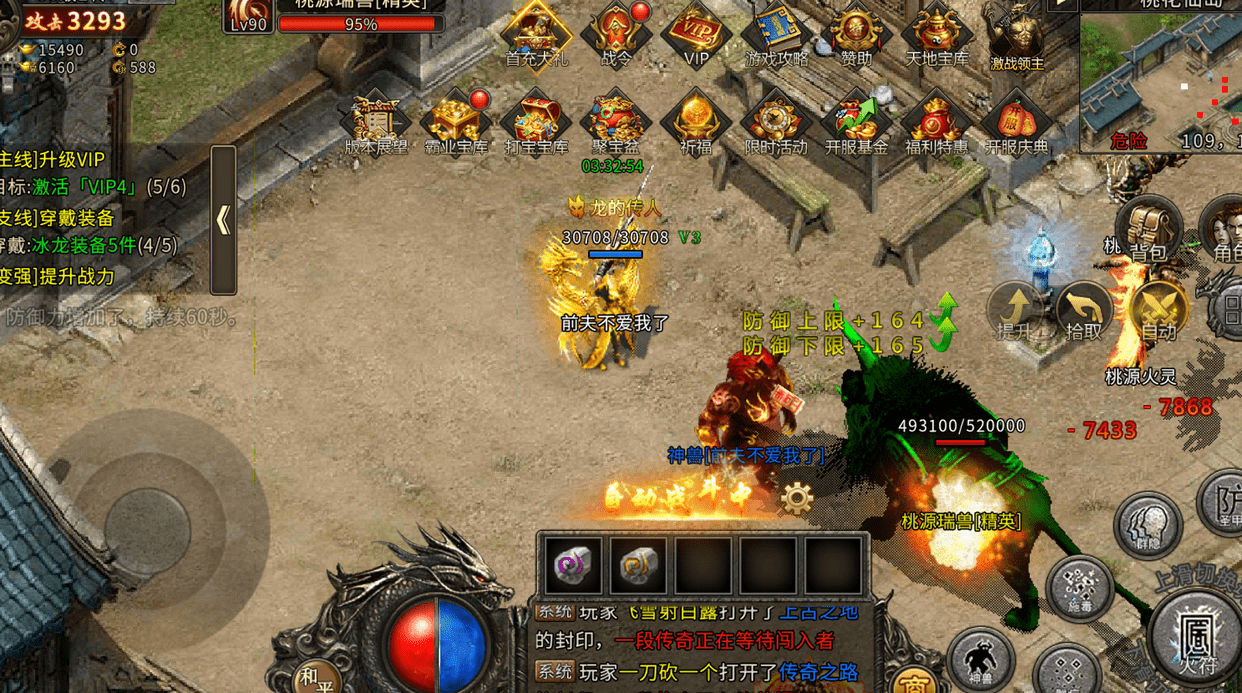
Task: Open the 激战领主 boss battle icon
Action: click(x=1017, y=38)
